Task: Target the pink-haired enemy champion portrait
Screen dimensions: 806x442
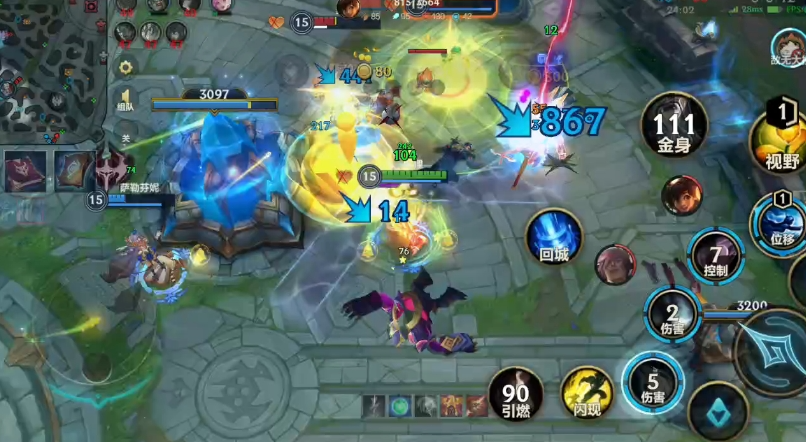Action: point(614,264)
